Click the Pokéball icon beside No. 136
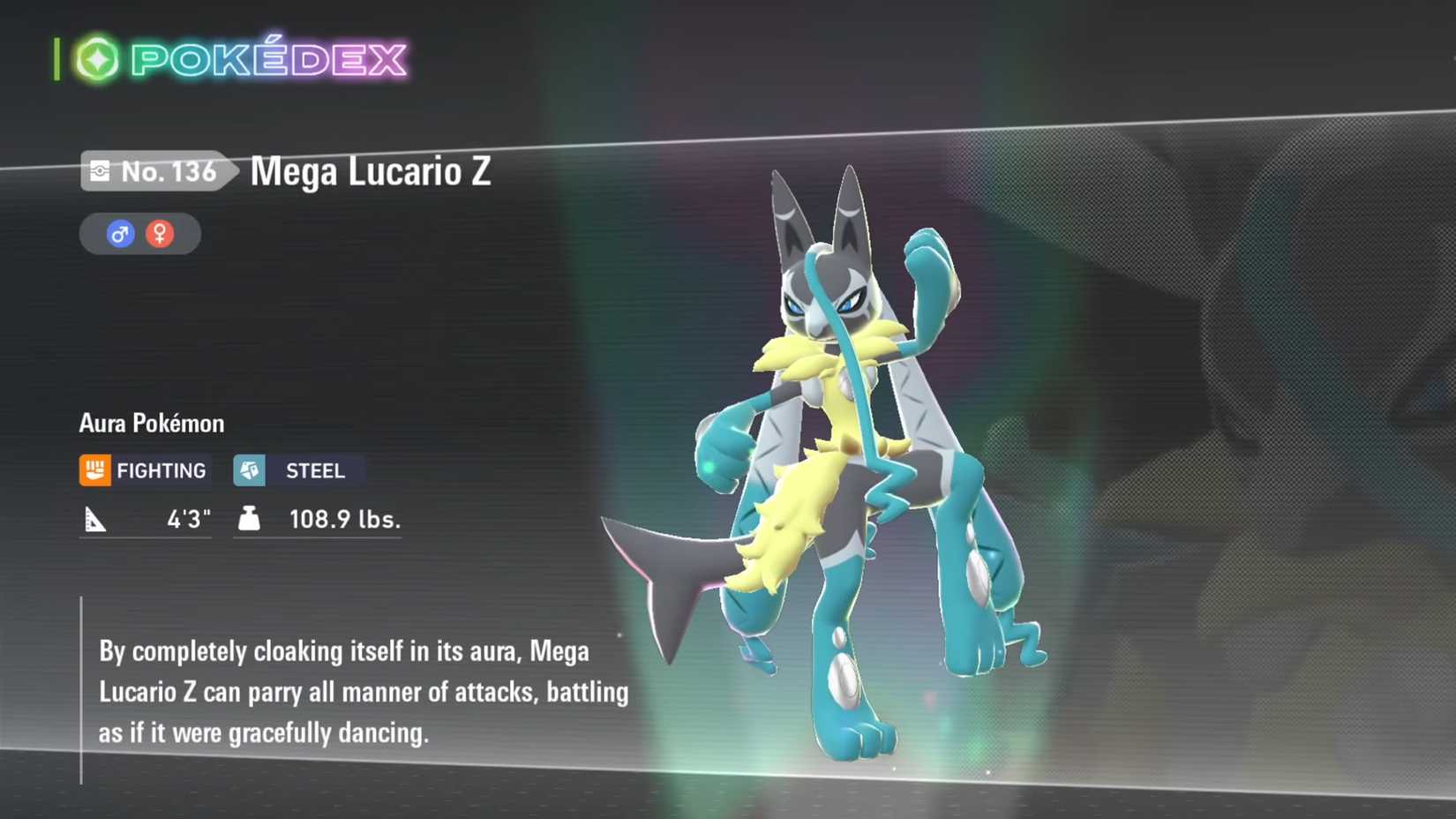The image size is (1456, 819). (100, 171)
